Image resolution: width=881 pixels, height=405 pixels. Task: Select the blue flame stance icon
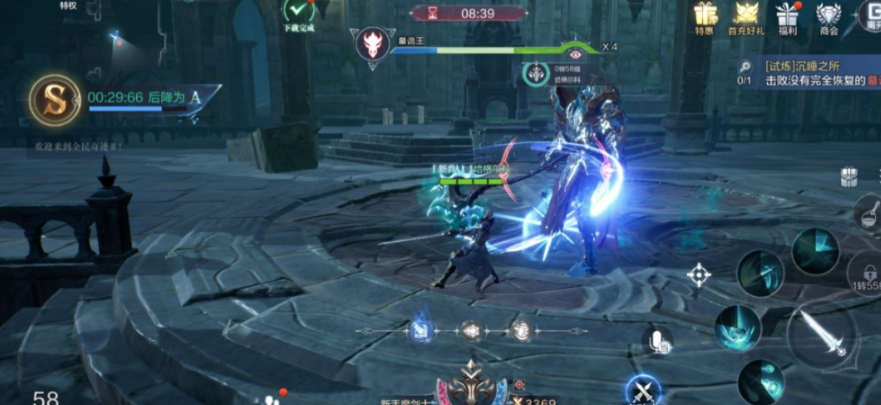coord(421,329)
